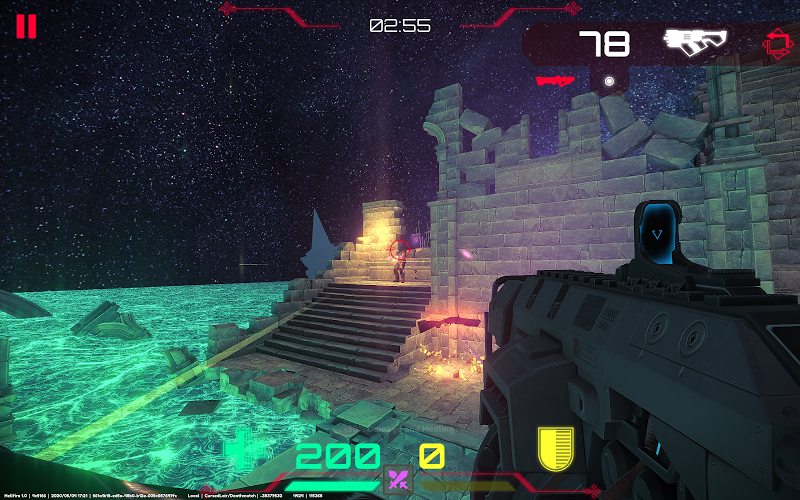800x500 pixels.
Task: Pause the match with the red pause button
Action: coord(26,26)
